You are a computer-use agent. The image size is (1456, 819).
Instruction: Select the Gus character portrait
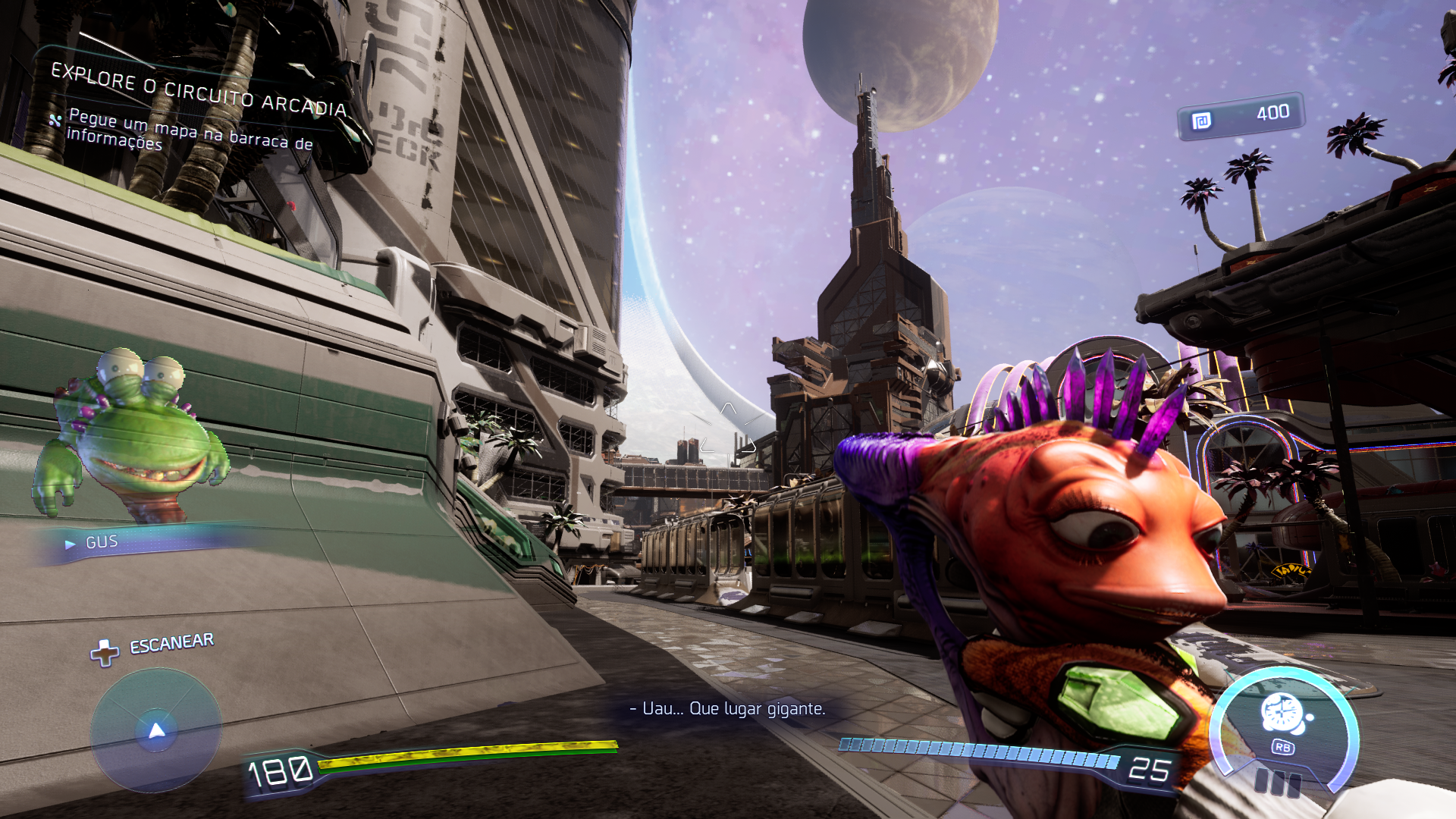click(130, 436)
